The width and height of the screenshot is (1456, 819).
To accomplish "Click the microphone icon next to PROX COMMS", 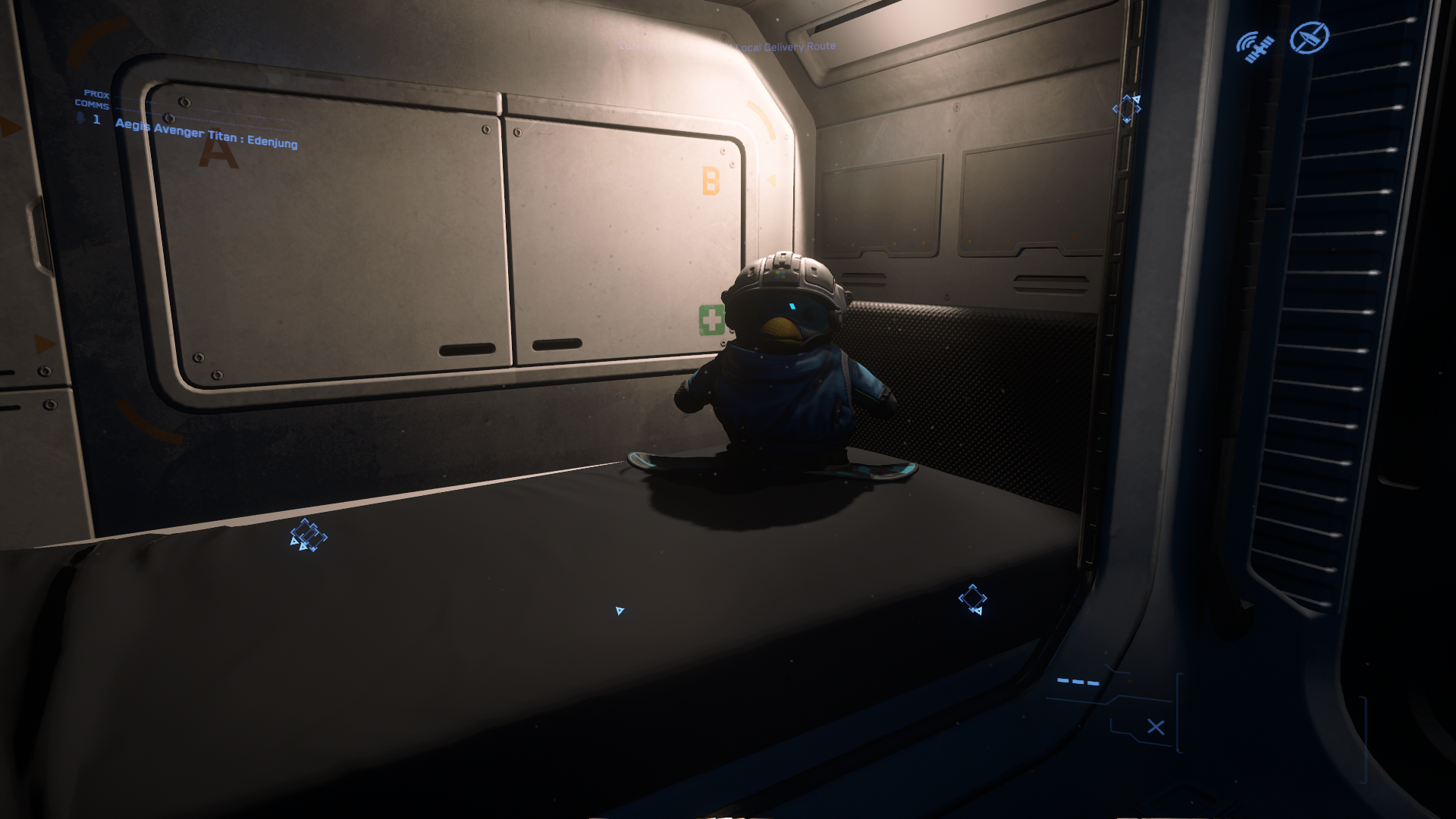I will [x=79, y=118].
